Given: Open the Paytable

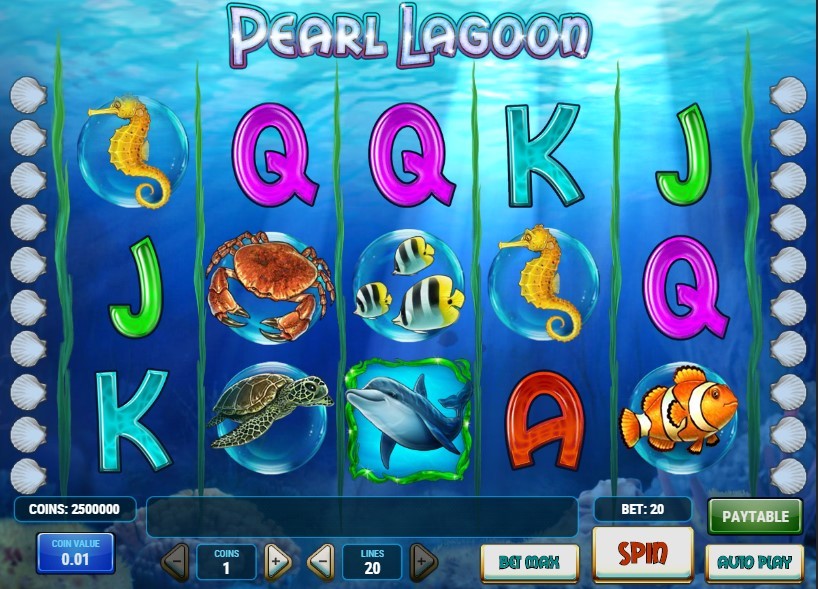Looking at the screenshot, I should [x=755, y=516].
